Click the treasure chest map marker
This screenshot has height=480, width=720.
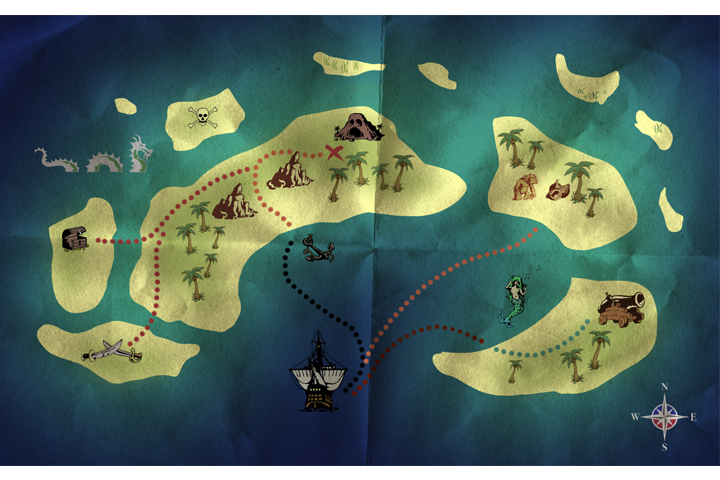76,239
